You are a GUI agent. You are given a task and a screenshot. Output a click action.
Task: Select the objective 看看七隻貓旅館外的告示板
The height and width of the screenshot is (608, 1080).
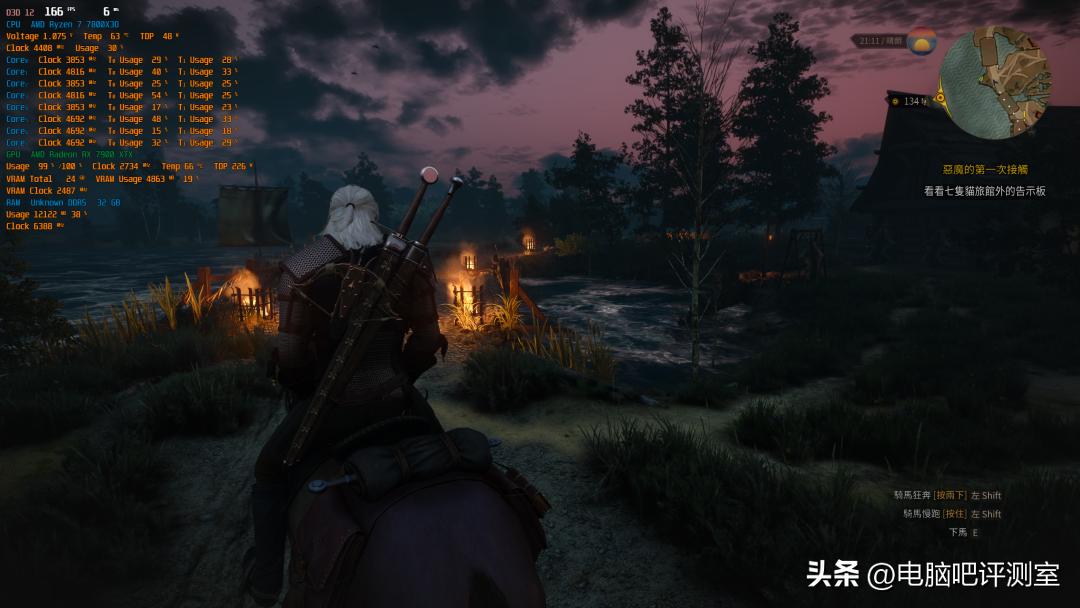984,191
